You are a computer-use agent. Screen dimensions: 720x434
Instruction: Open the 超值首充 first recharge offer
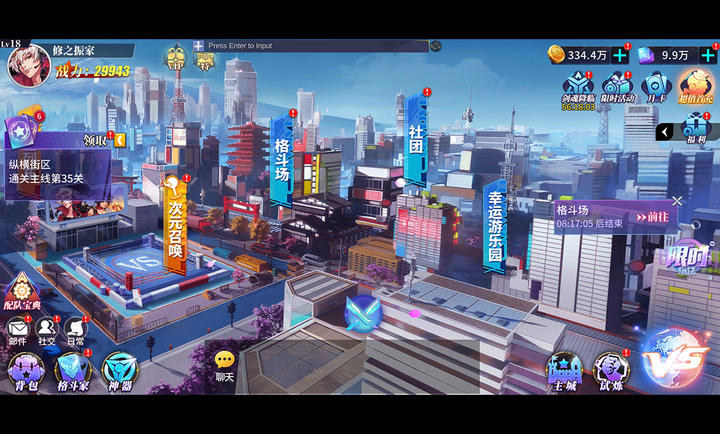click(x=695, y=86)
